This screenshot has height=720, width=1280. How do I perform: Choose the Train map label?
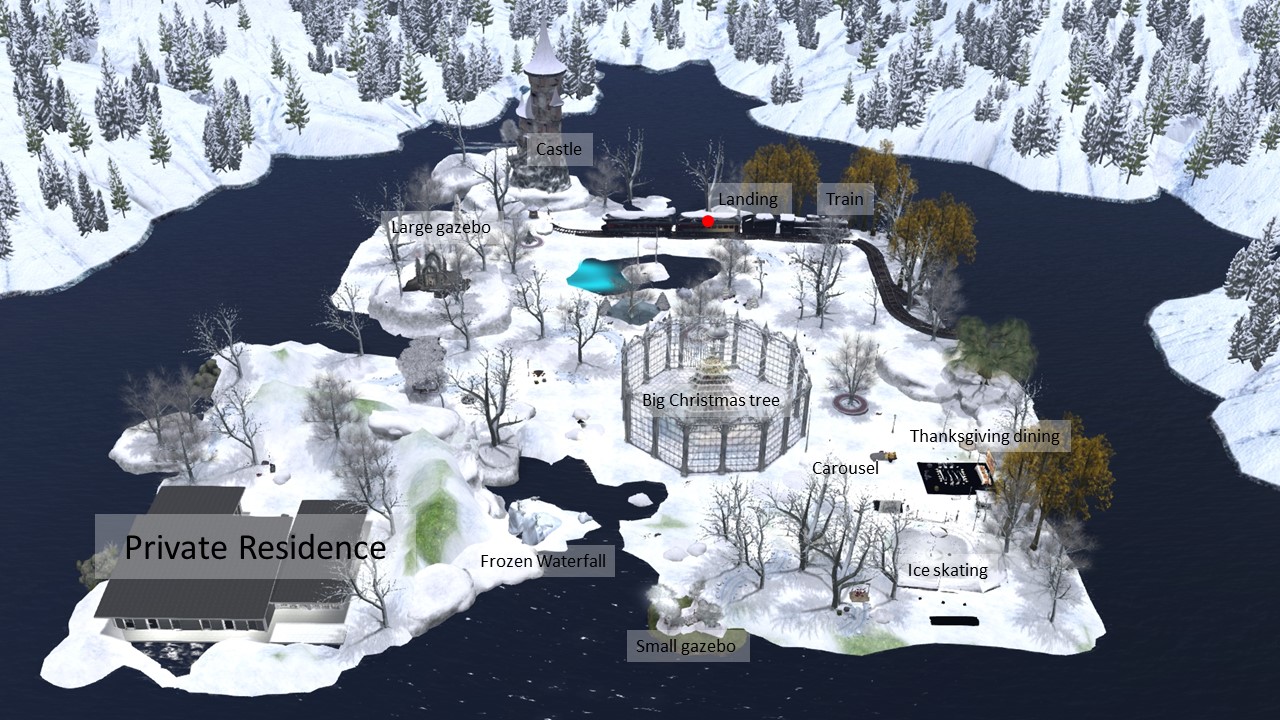844,199
